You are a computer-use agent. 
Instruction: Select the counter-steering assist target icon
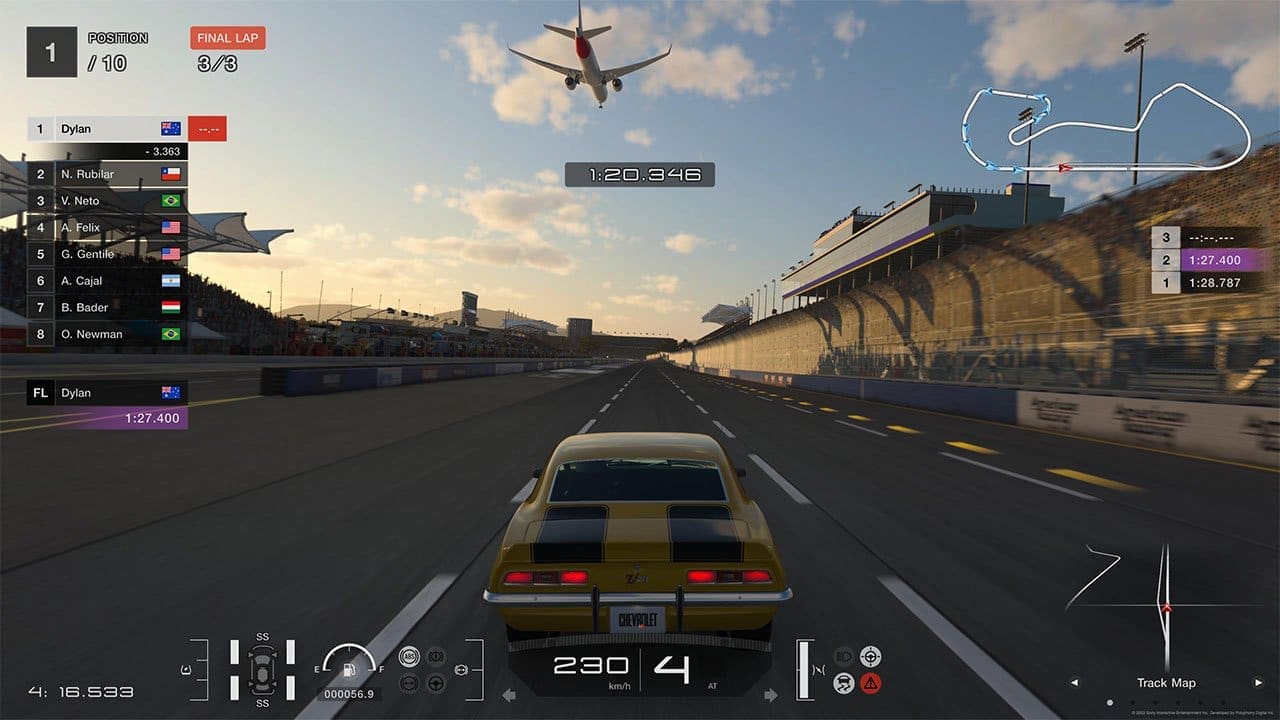(871, 657)
